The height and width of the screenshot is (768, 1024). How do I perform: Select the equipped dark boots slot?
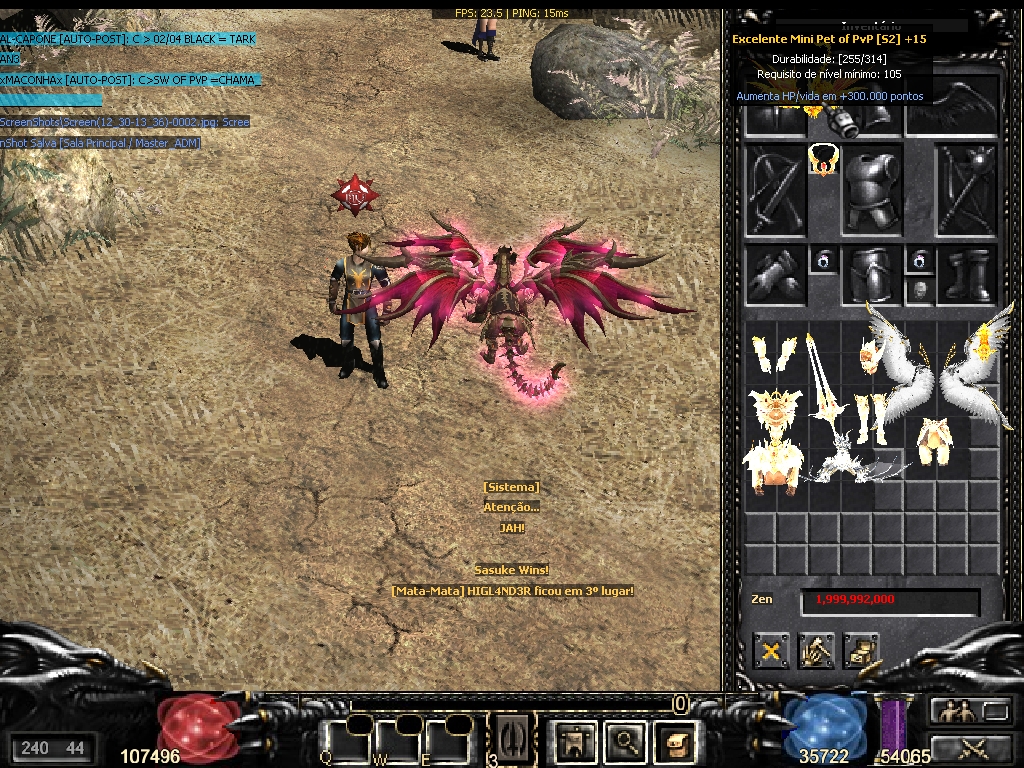968,275
